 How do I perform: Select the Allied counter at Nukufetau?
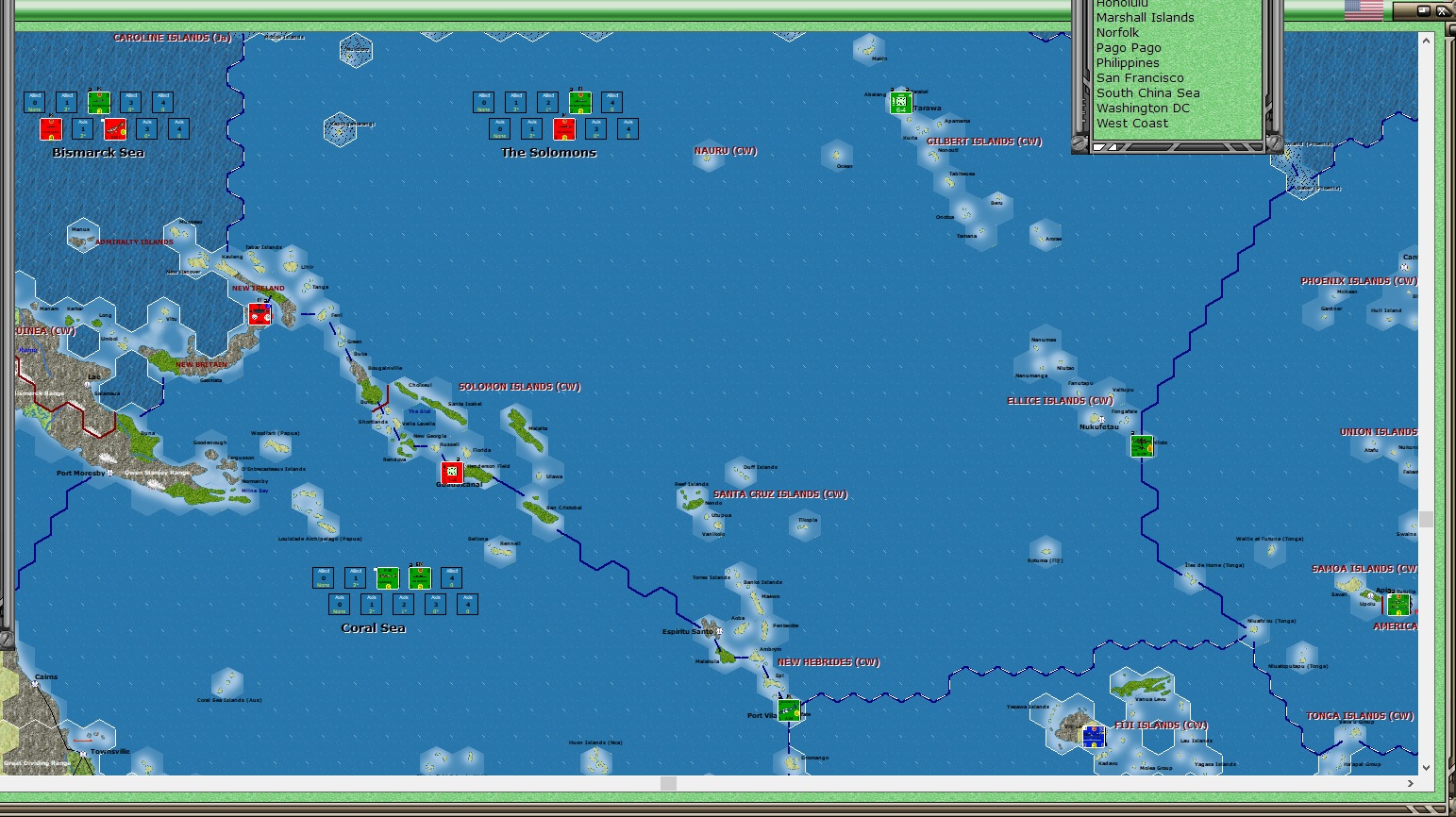[1142, 444]
